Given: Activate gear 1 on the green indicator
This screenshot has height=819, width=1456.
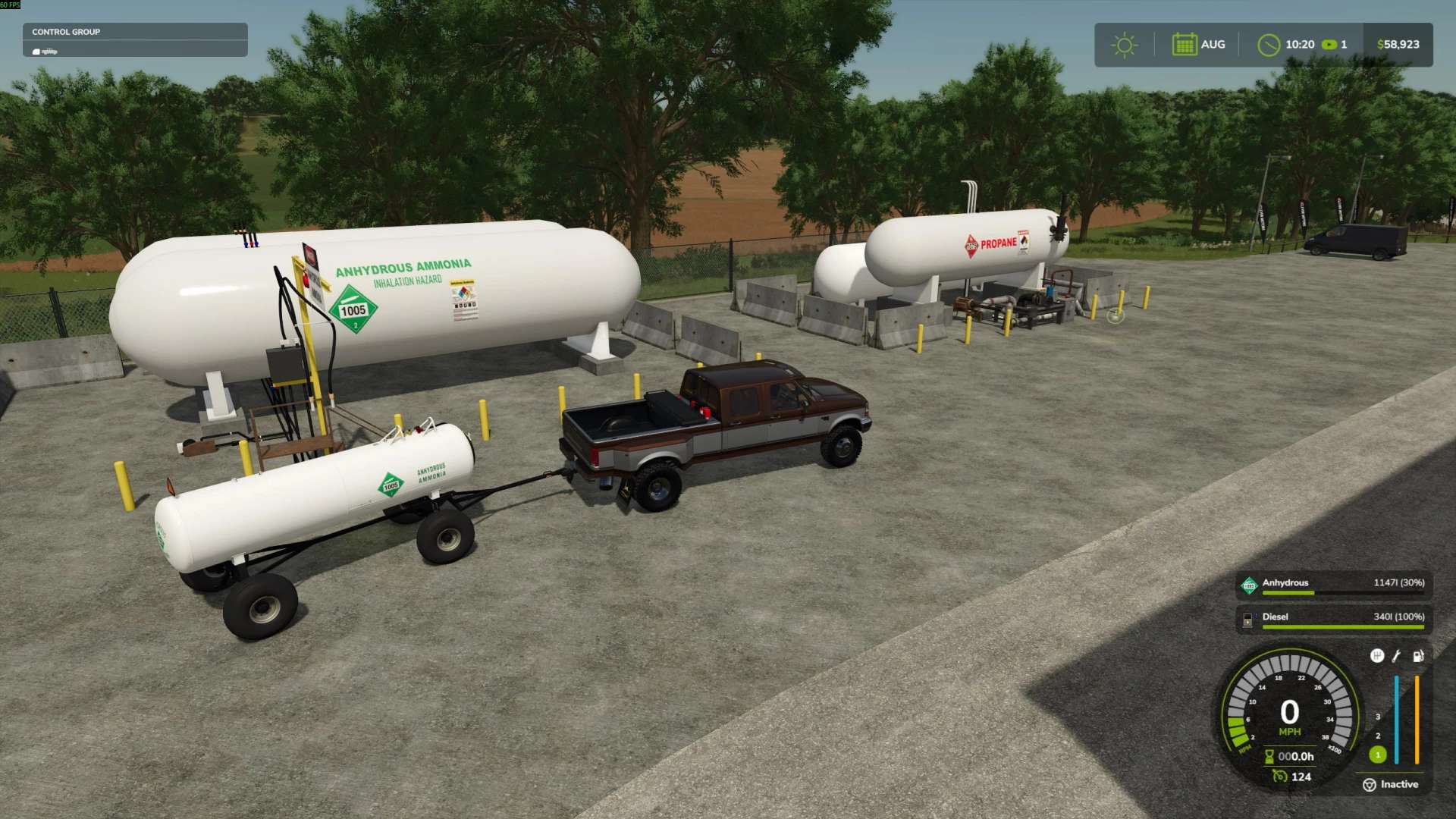Looking at the screenshot, I should click(1378, 755).
